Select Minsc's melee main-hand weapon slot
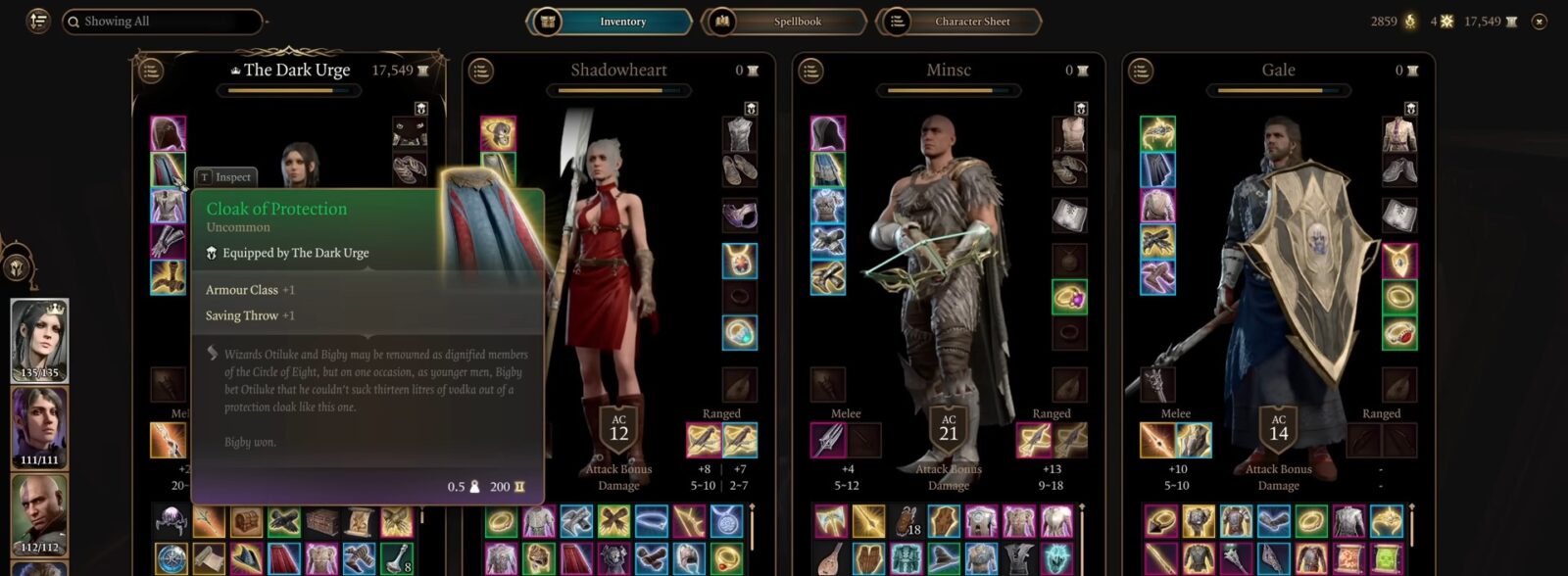 click(x=828, y=440)
